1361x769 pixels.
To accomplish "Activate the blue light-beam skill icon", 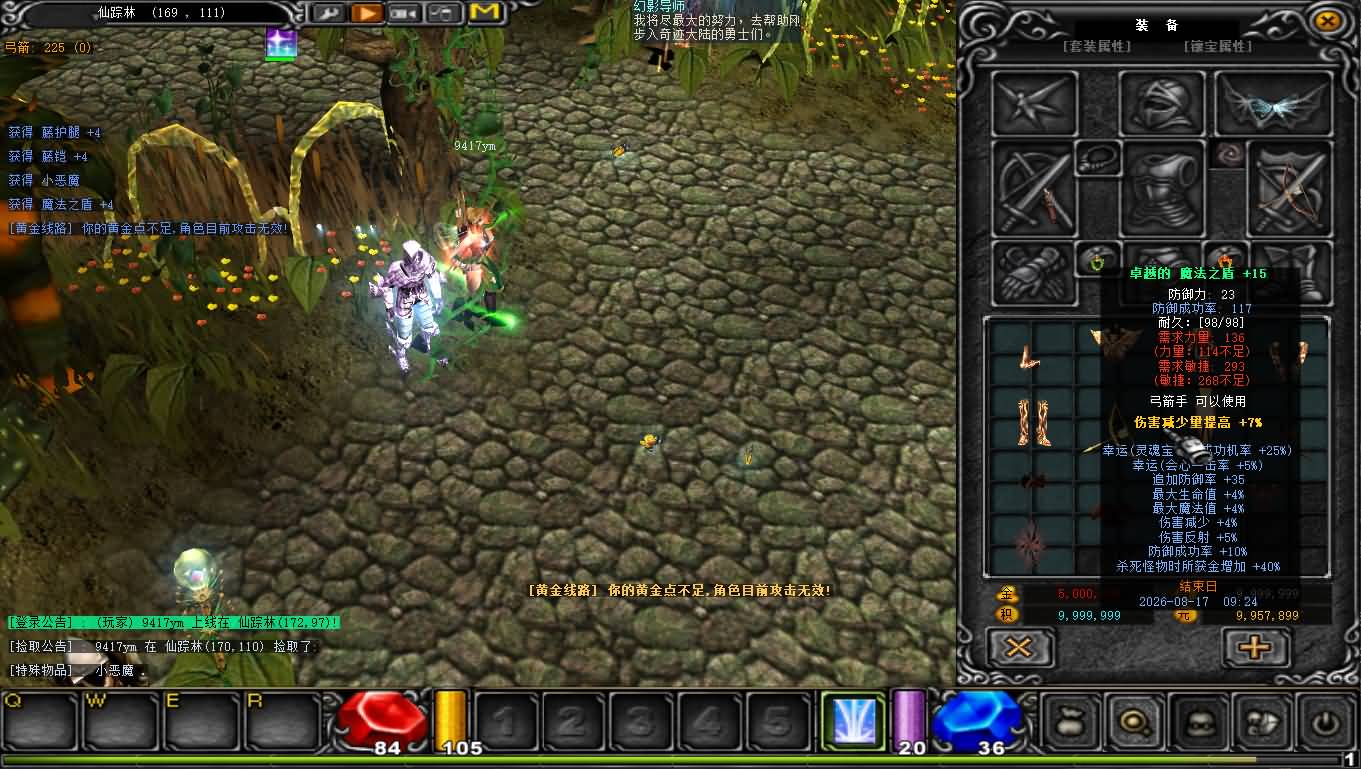I will 853,720.
